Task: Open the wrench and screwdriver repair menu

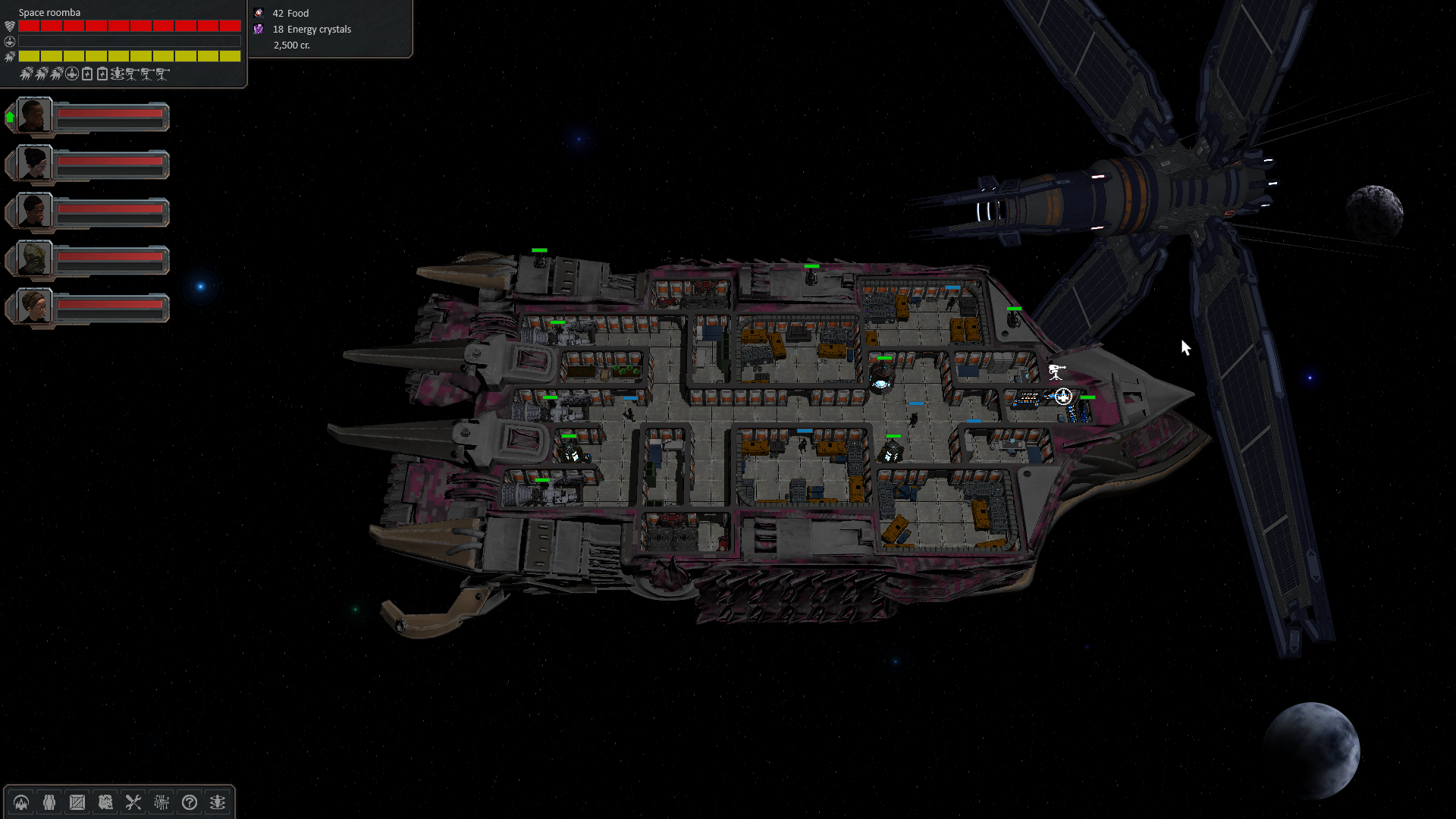Action: (133, 802)
